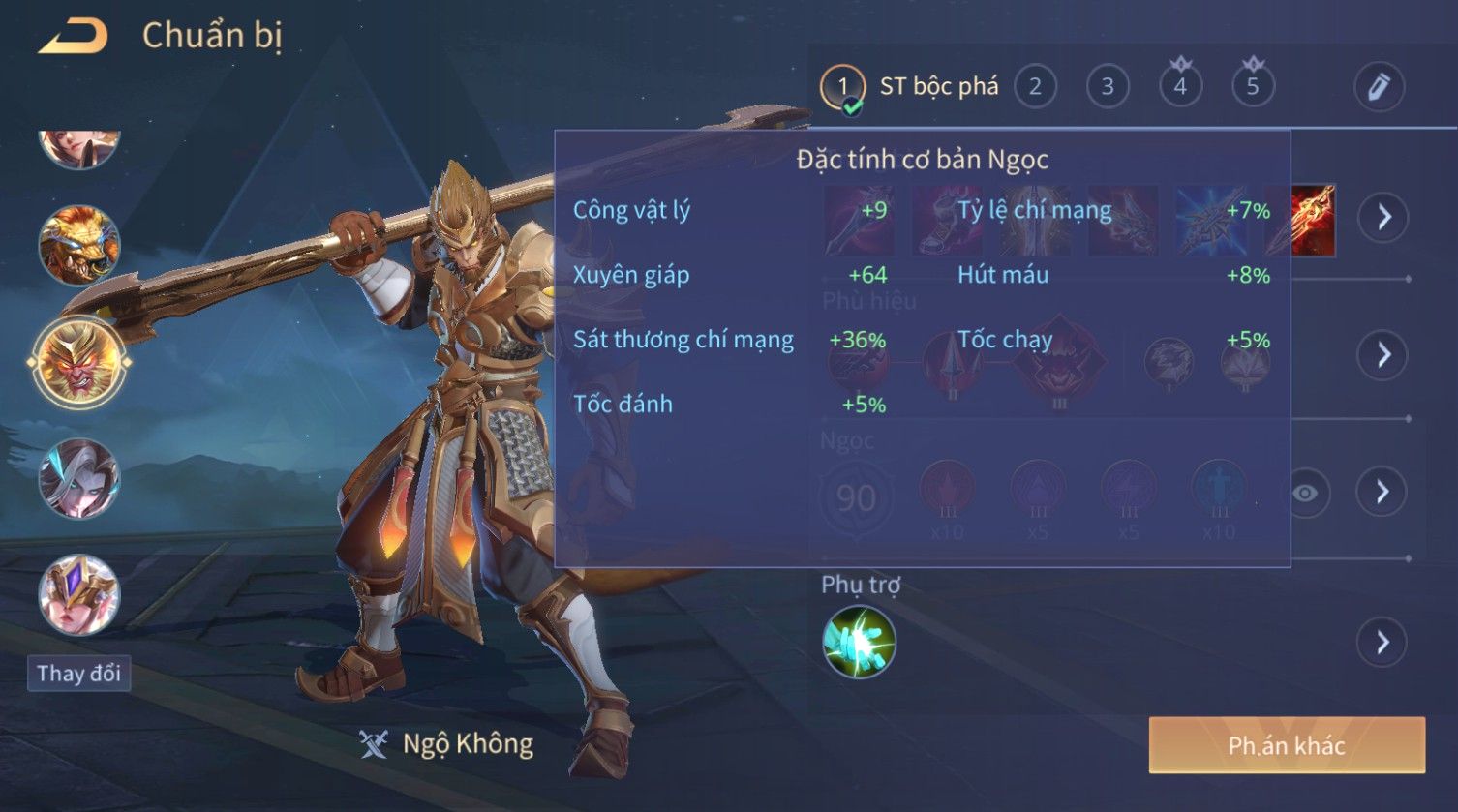Image resolution: width=1458 pixels, height=812 pixels.
Task: Open the Ngọc gem page arrow
Action: (1382, 492)
